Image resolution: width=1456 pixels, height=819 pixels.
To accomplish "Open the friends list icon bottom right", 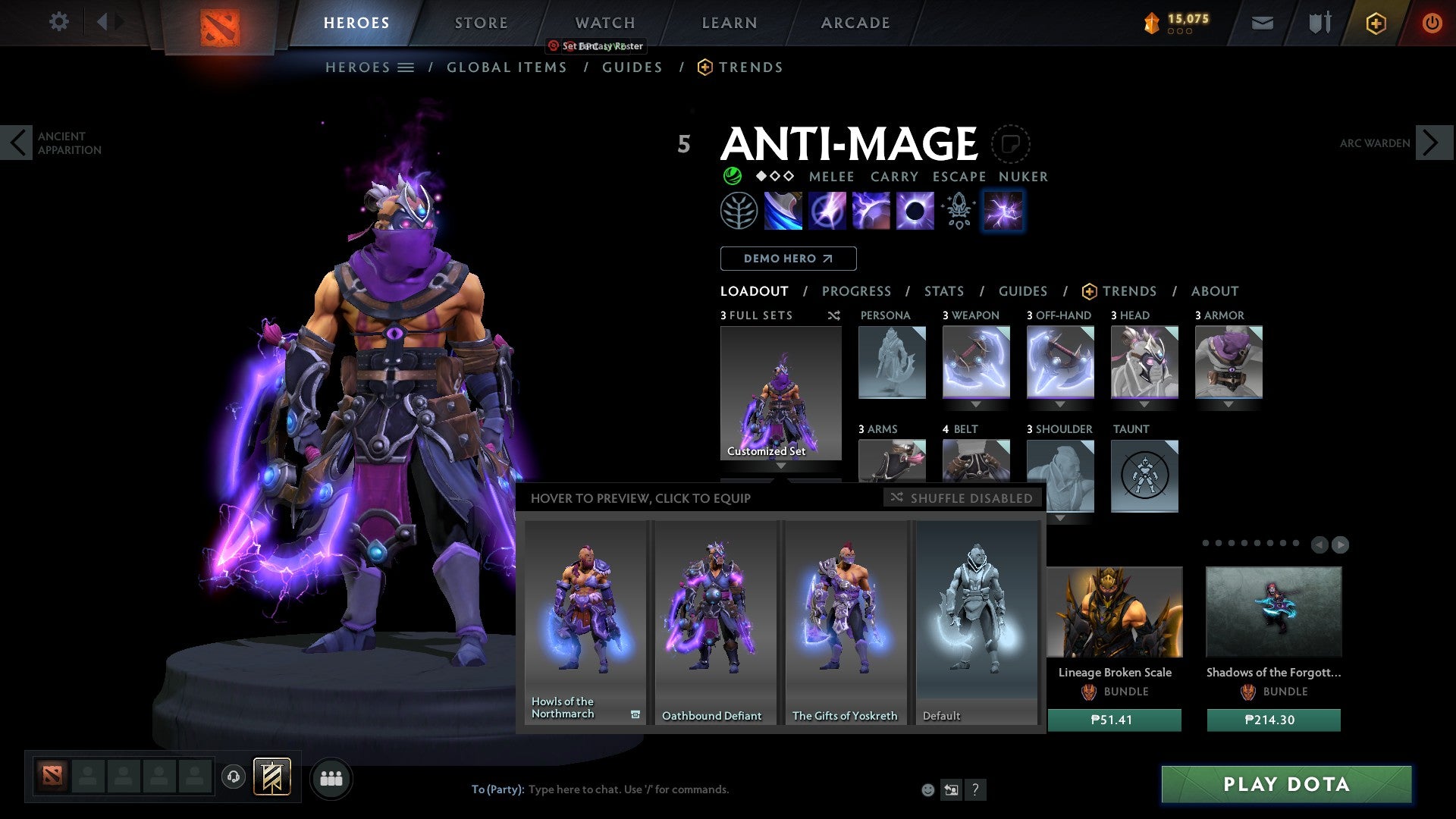I will click(x=330, y=778).
